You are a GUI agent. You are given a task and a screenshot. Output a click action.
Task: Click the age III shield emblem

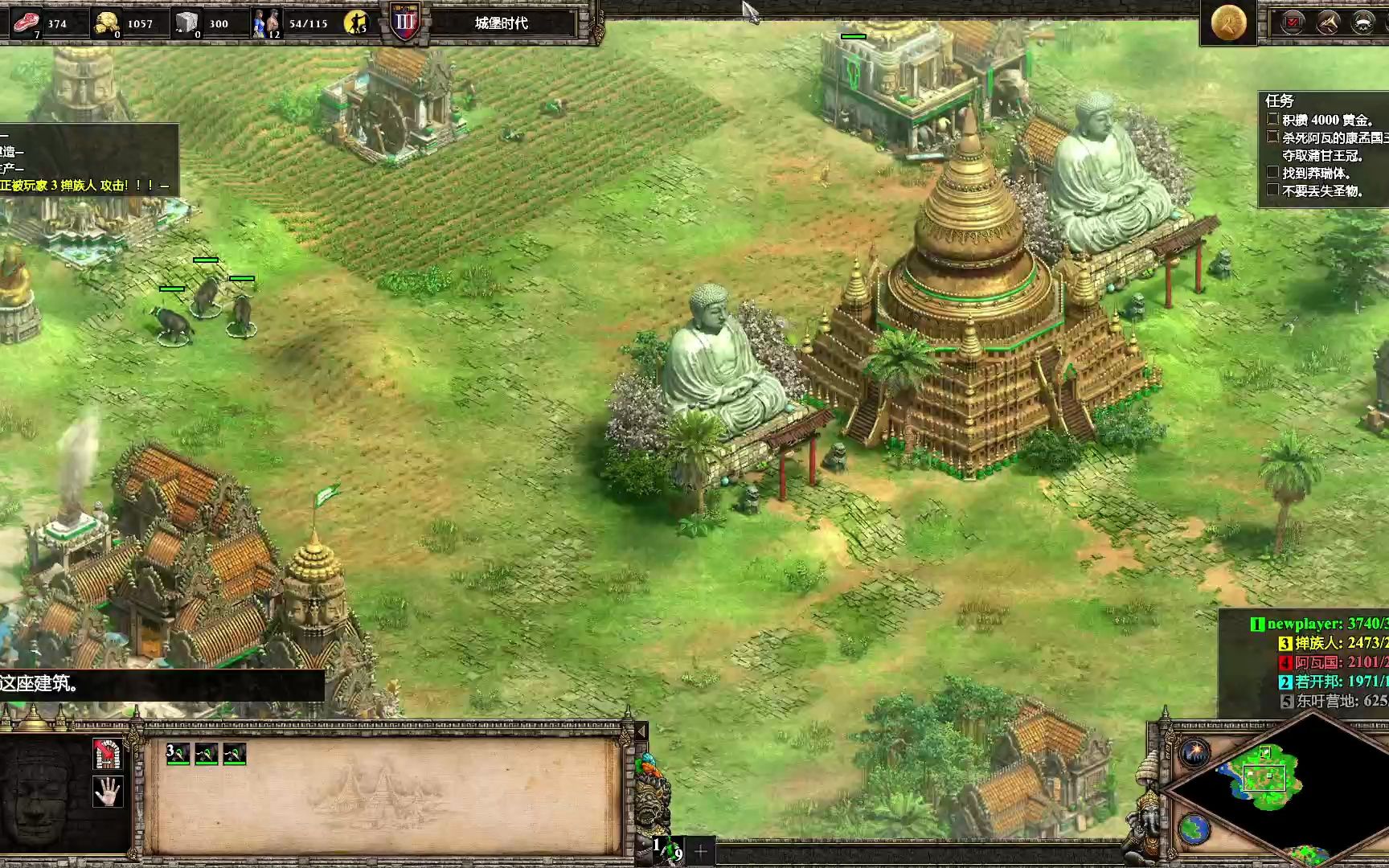[x=405, y=23]
